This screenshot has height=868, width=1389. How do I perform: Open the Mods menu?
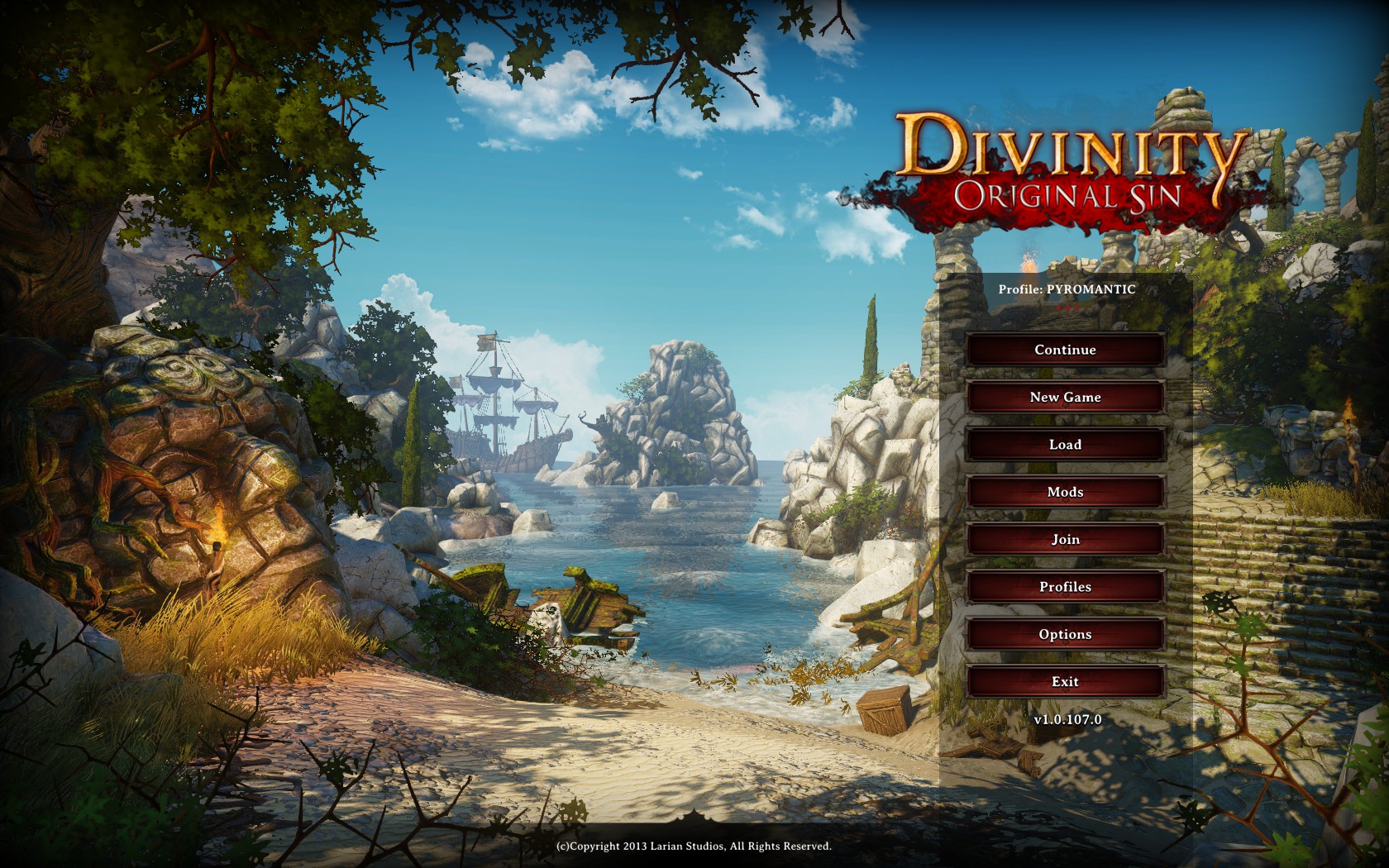click(x=1067, y=491)
